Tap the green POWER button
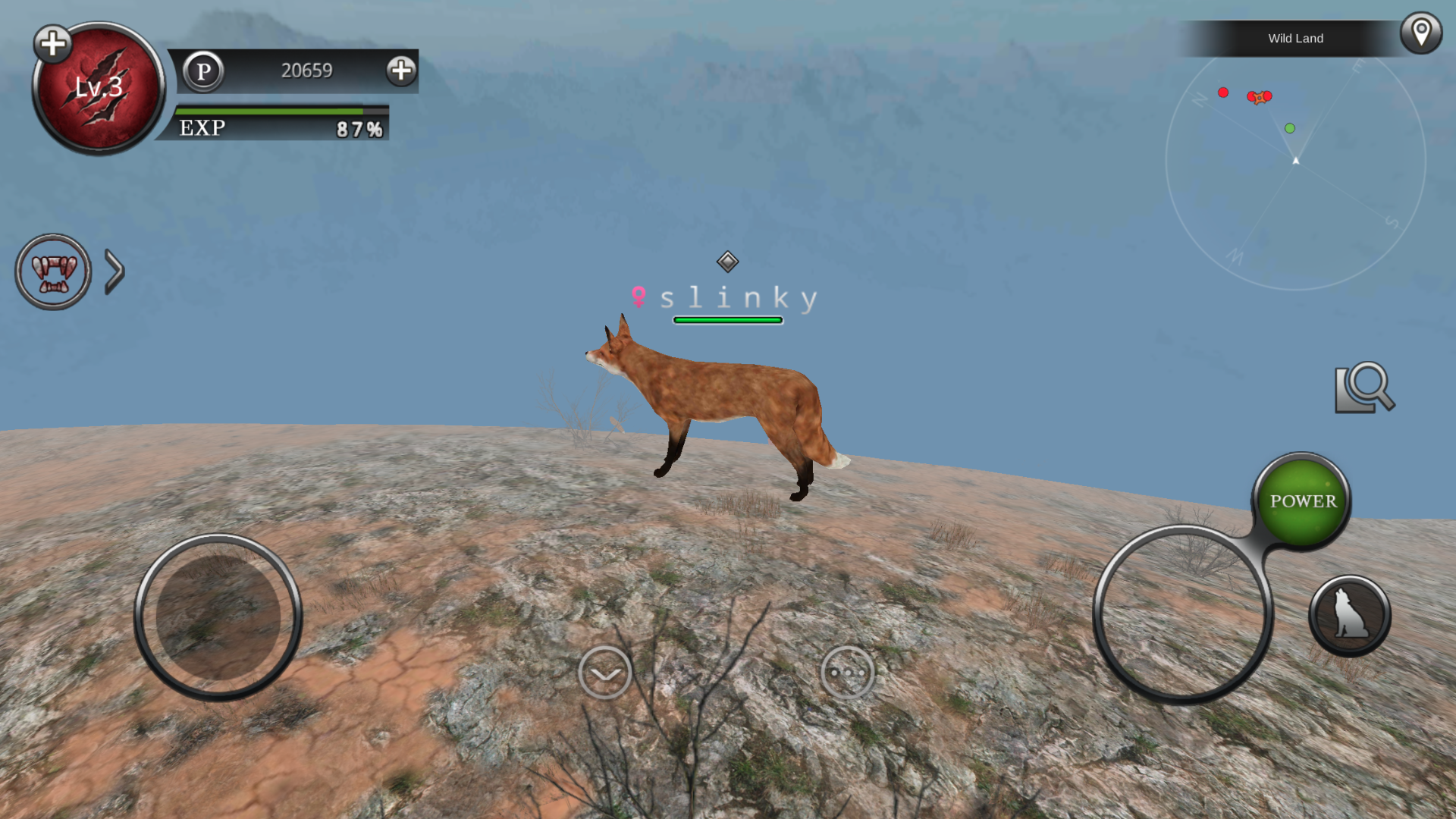Image resolution: width=1456 pixels, height=819 pixels. pos(1302,500)
